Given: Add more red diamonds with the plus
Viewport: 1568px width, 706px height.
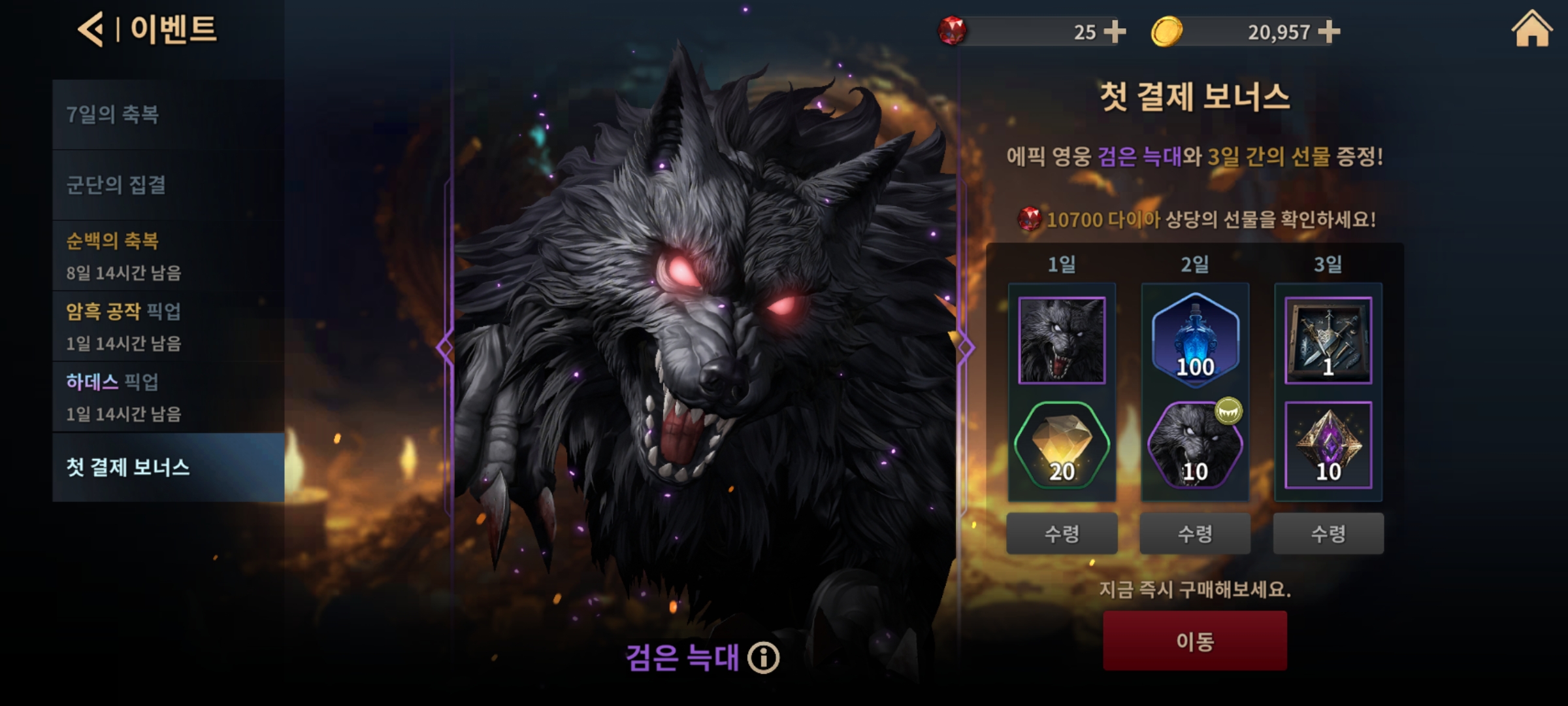Looking at the screenshot, I should (1114, 31).
